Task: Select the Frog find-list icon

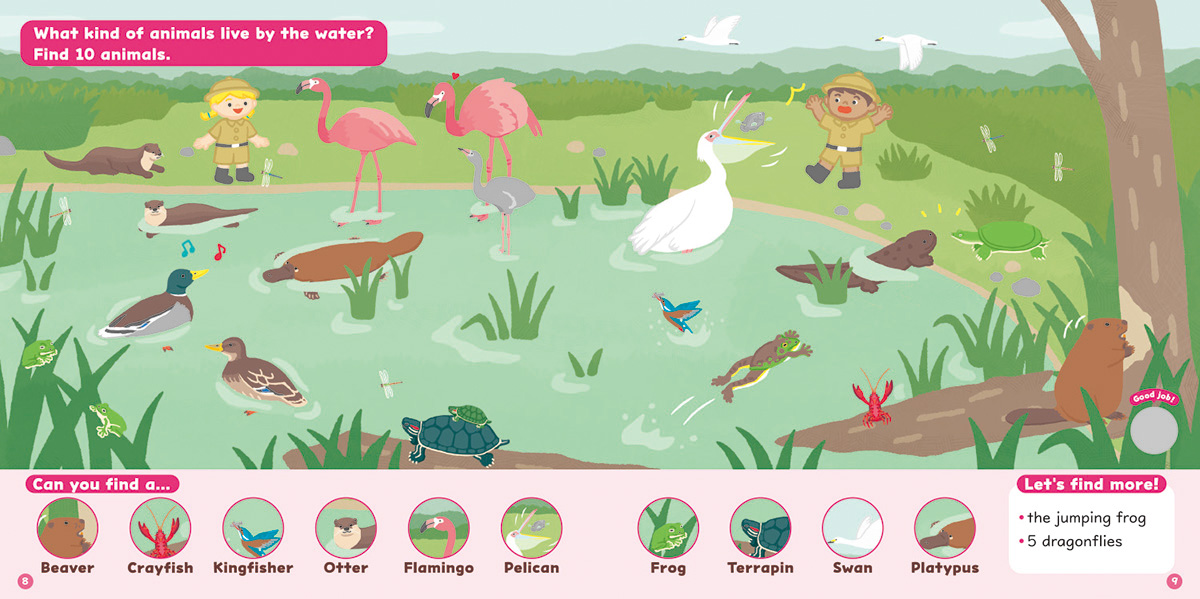Action: click(x=668, y=528)
